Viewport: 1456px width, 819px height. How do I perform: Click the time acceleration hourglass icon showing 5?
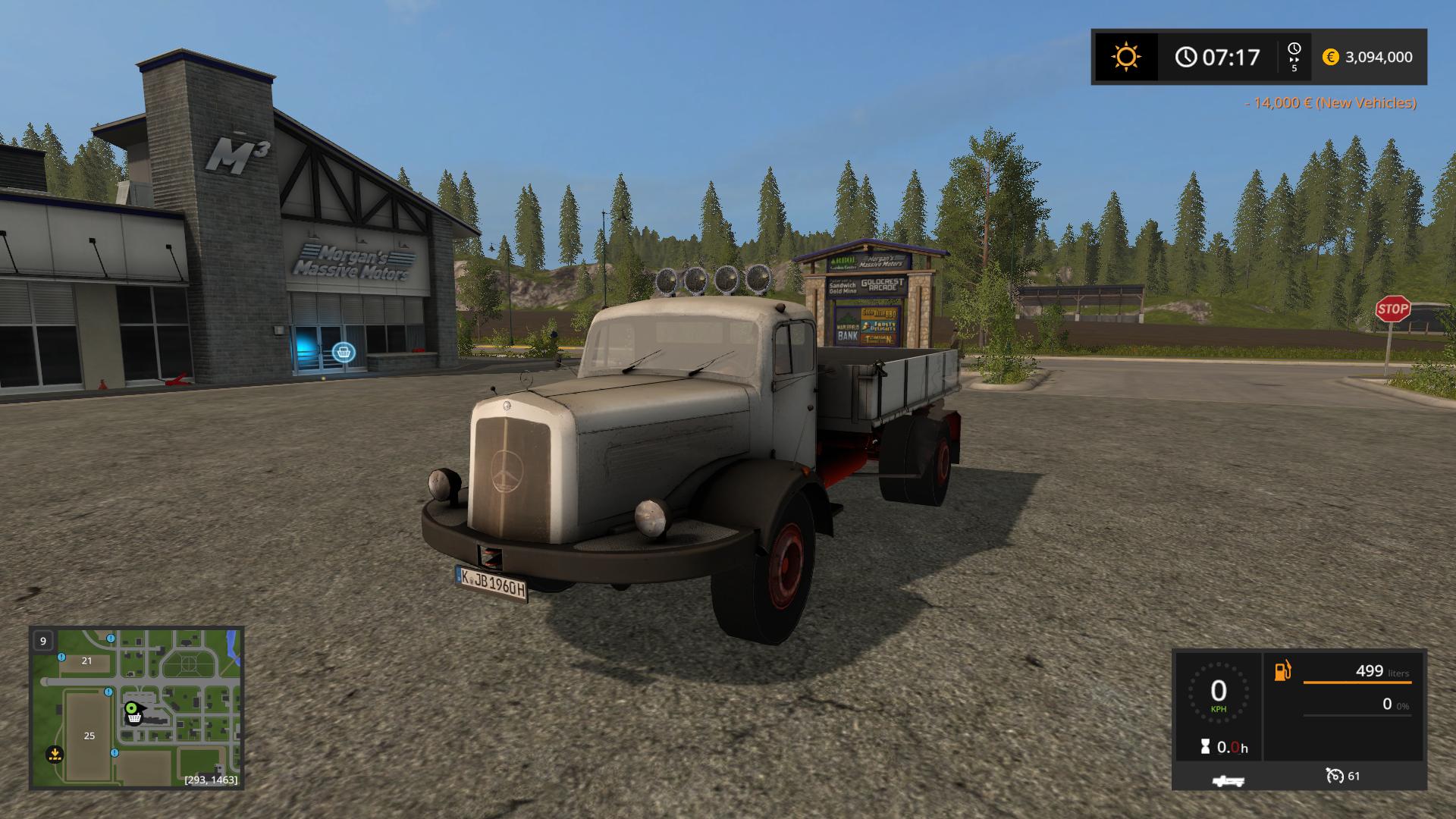1294,56
